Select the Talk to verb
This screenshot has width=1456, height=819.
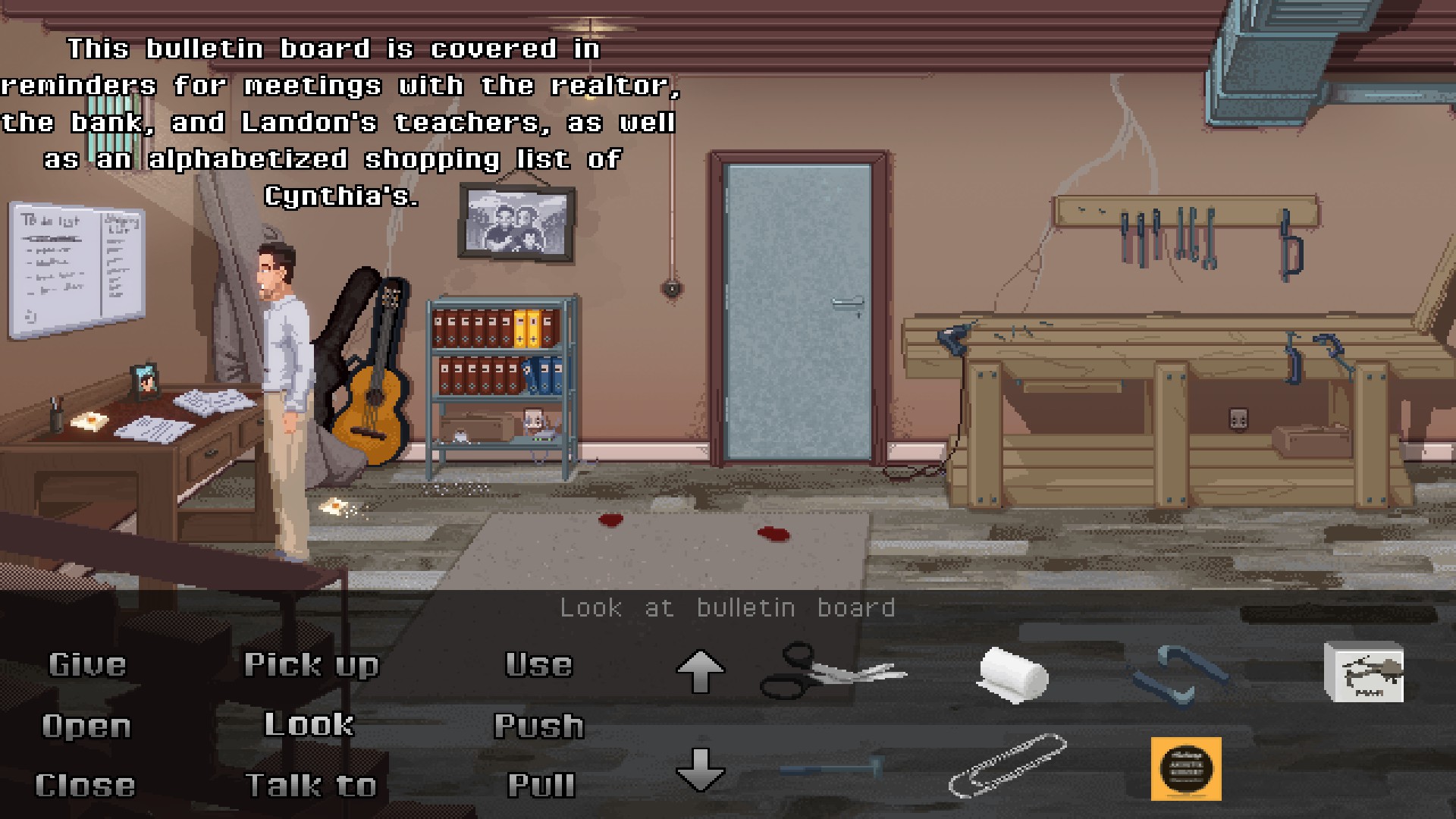tap(311, 786)
